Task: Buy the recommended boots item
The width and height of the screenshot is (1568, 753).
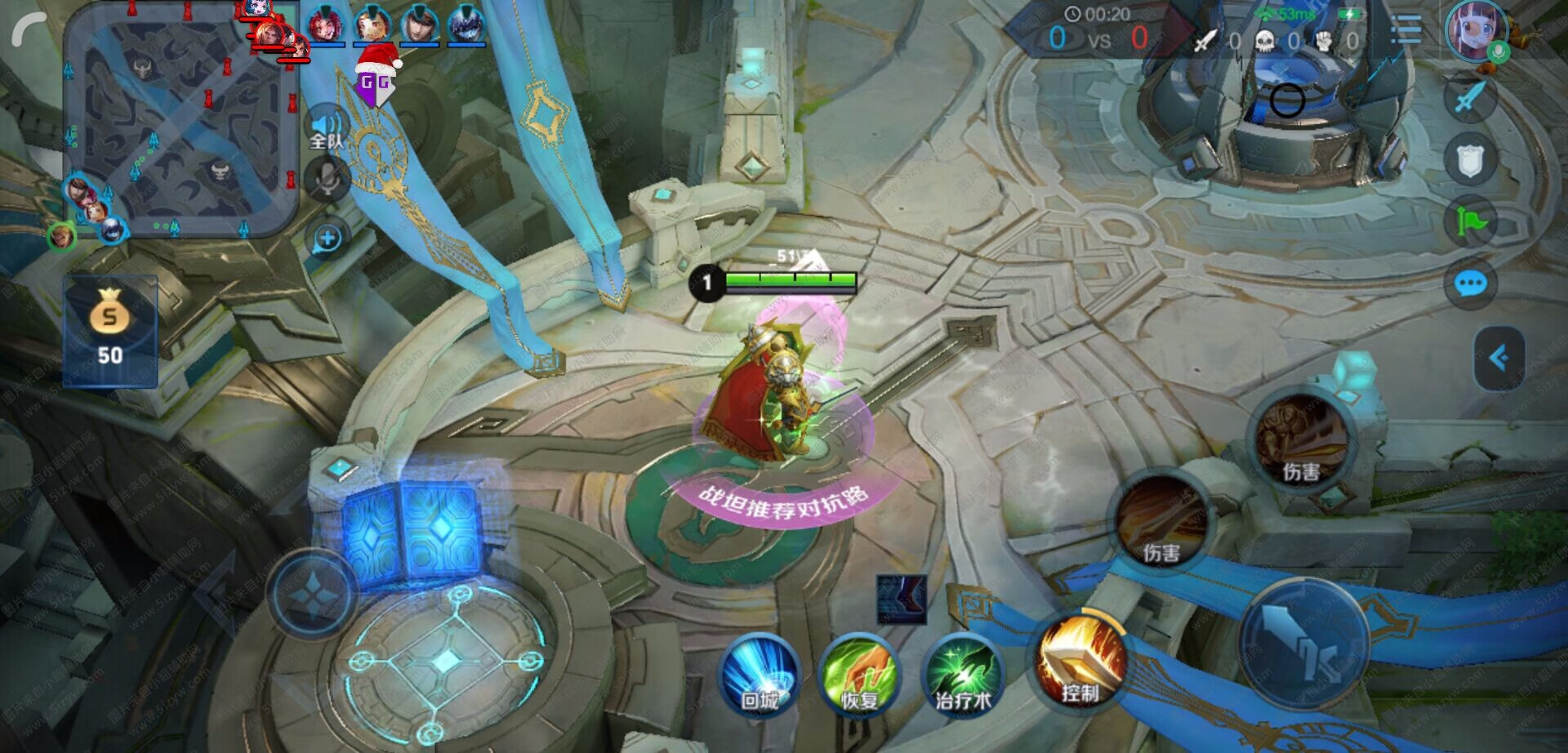Action: [902, 599]
